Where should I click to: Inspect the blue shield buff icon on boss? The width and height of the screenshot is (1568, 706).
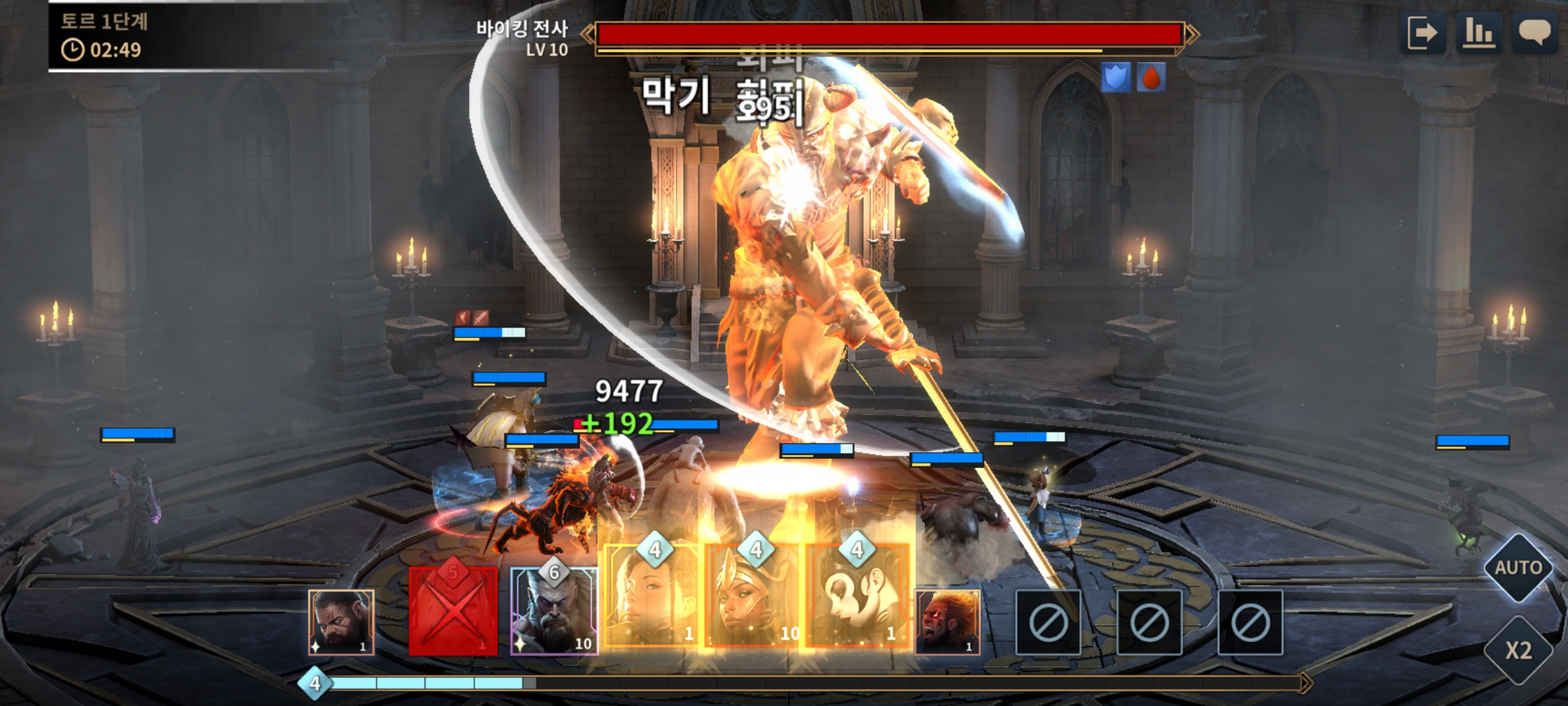[1116, 78]
